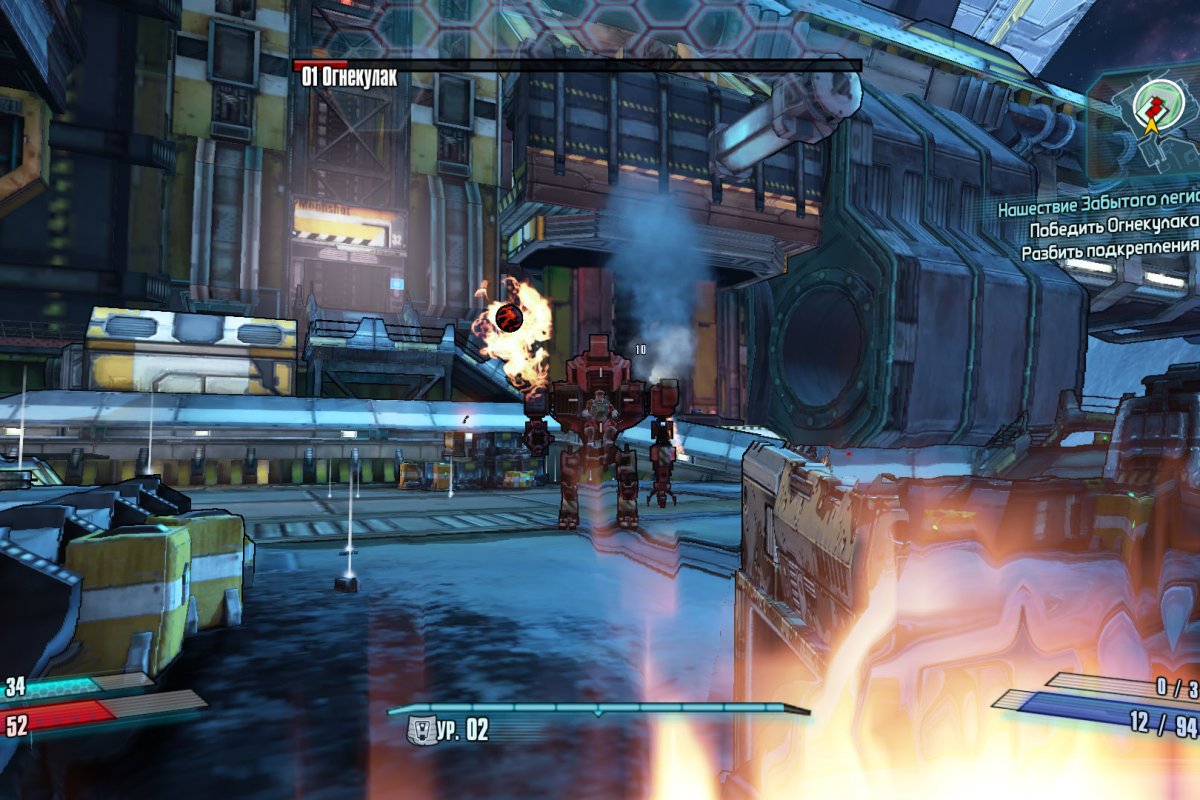Click the "Победить Огнекулака" objective

click(1114, 229)
